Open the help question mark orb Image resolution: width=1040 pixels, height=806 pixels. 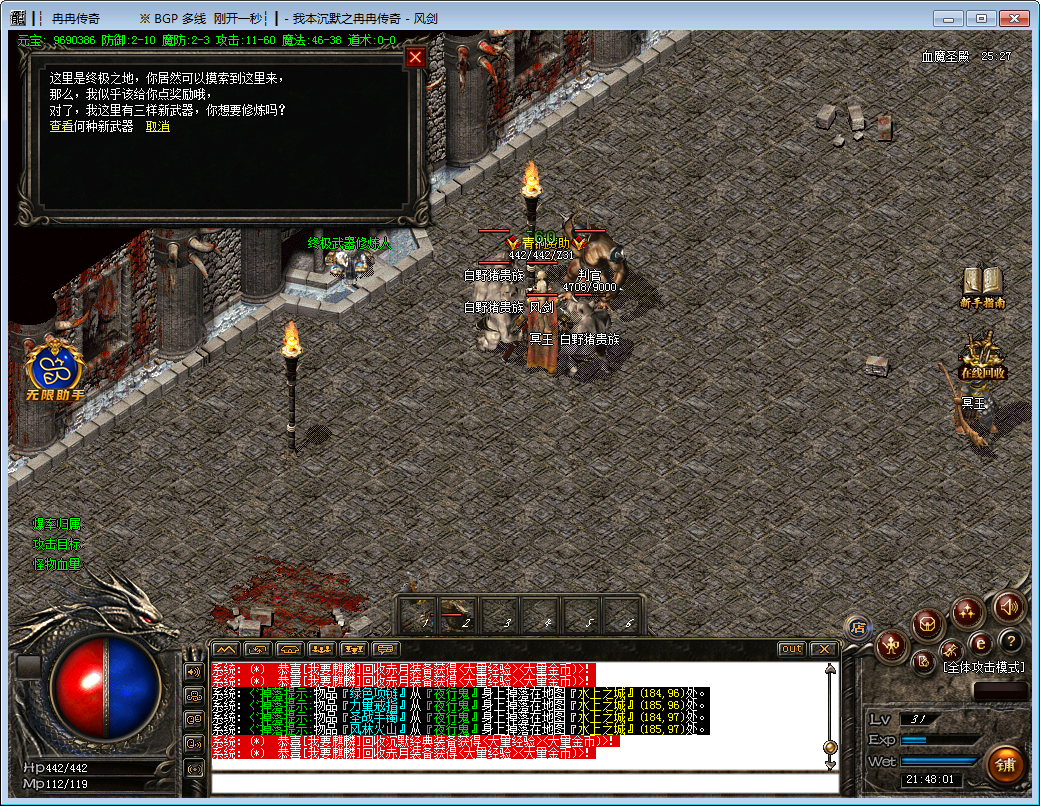[1011, 641]
